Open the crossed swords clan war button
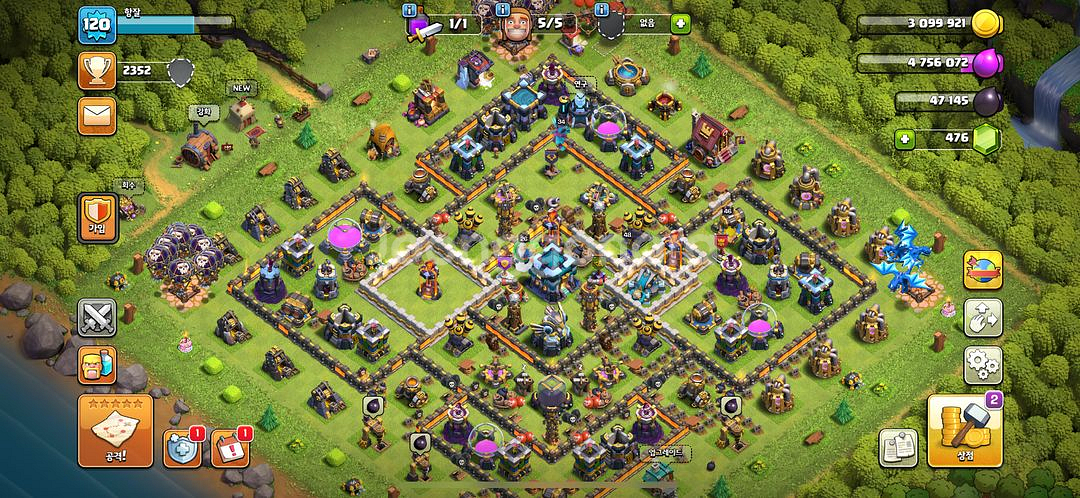This screenshot has width=1080, height=498. coord(97,318)
